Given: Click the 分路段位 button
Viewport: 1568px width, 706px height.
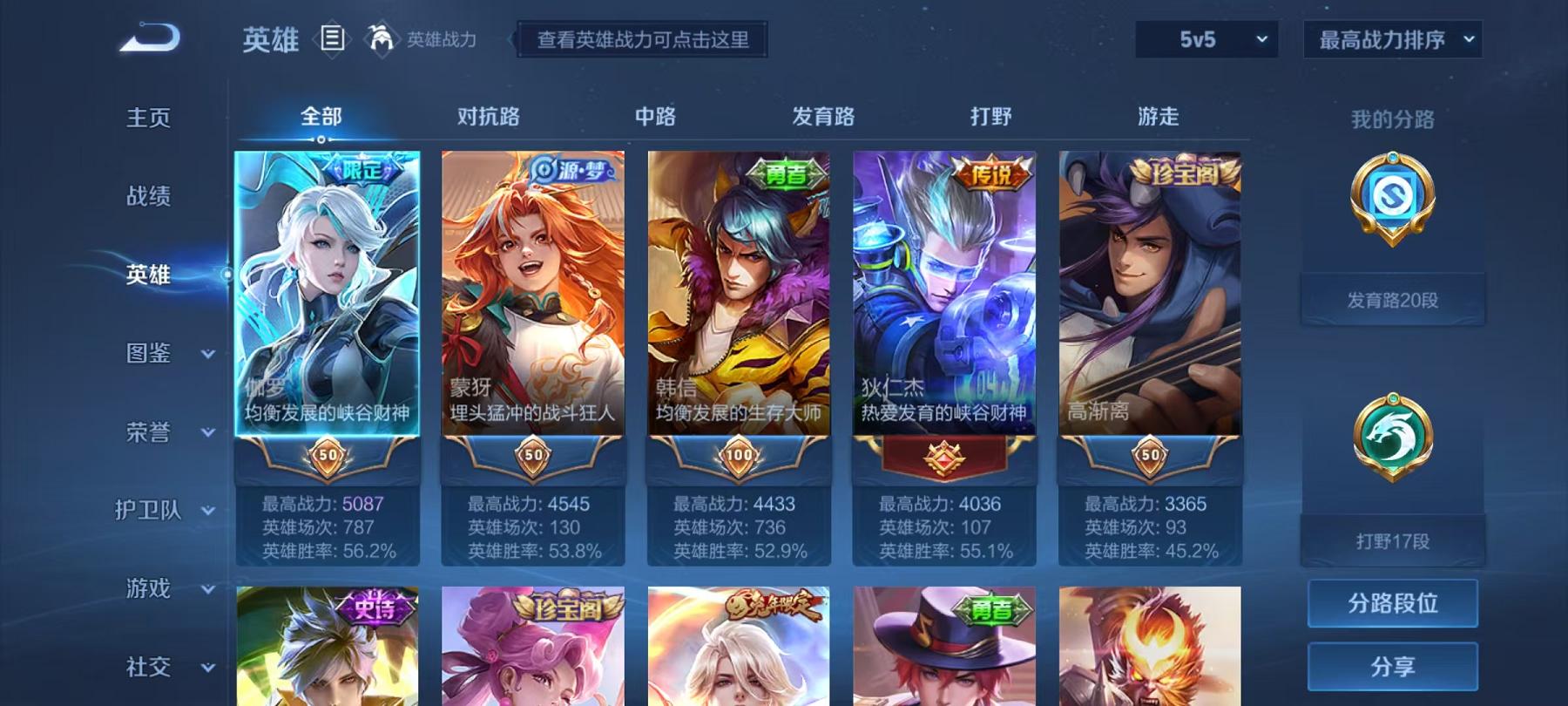Looking at the screenshot, I should click(x=1392, y=602).
